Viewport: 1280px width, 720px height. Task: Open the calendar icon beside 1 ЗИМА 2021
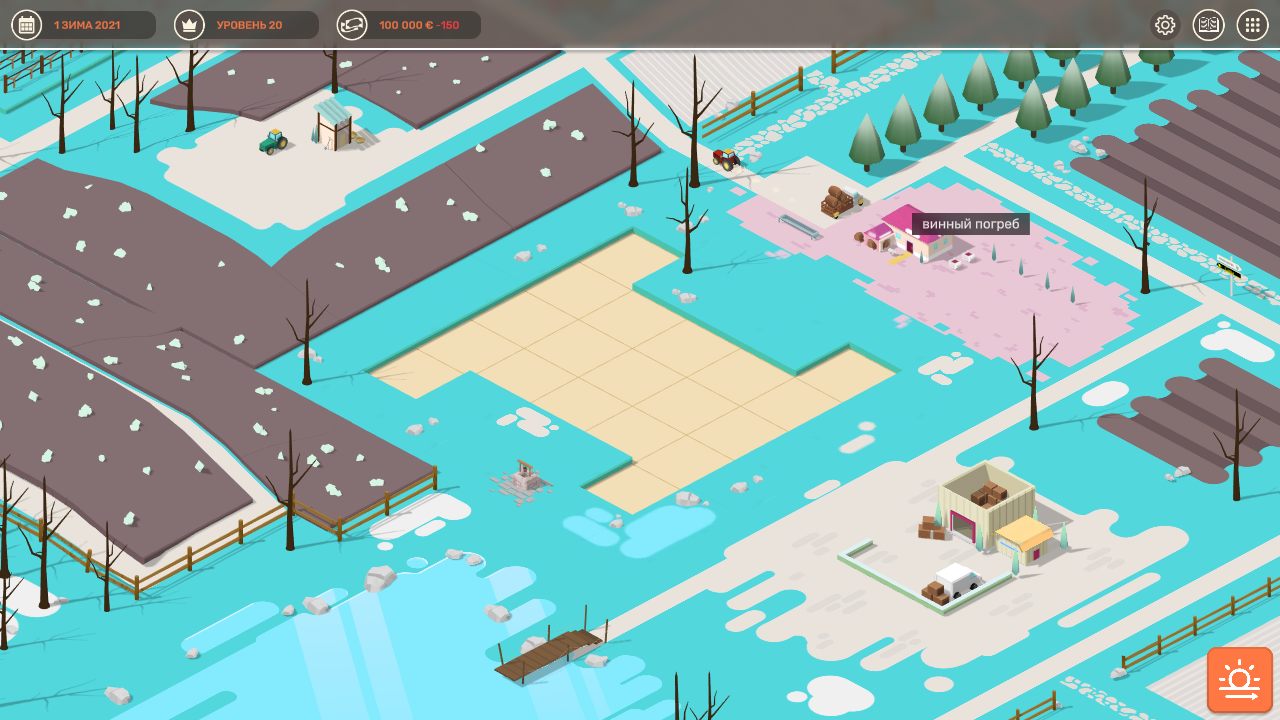(x=26, y=25)
